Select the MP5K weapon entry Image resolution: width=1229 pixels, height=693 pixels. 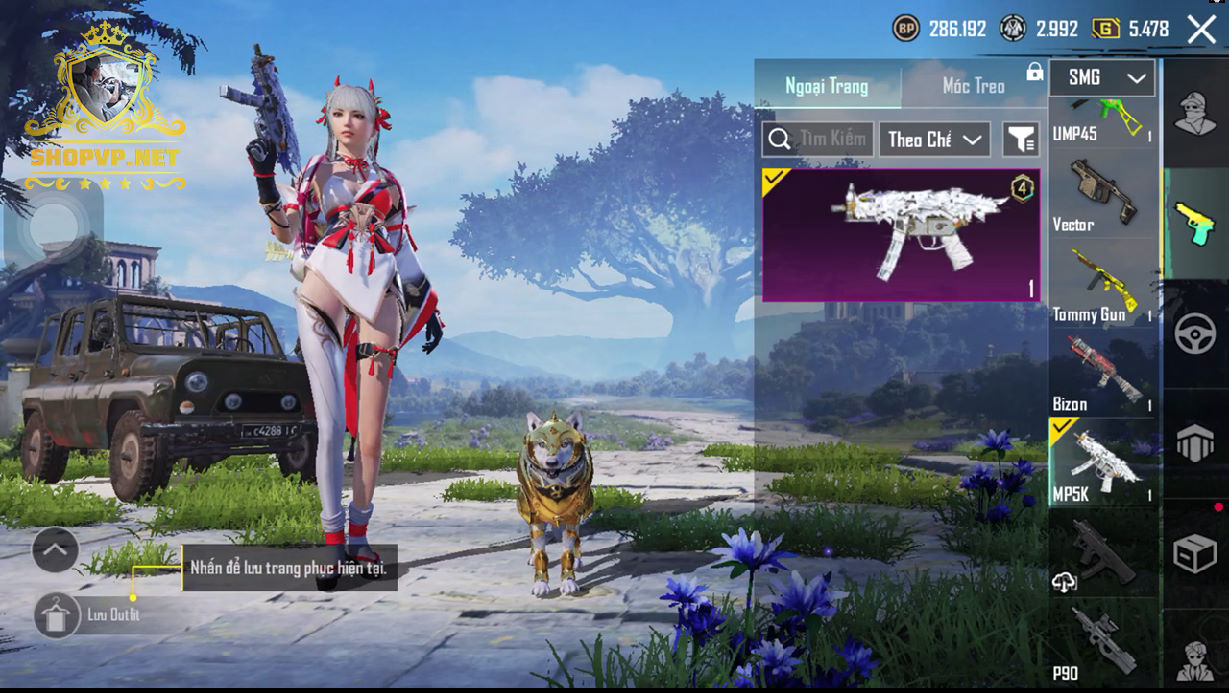(1102, 462)
